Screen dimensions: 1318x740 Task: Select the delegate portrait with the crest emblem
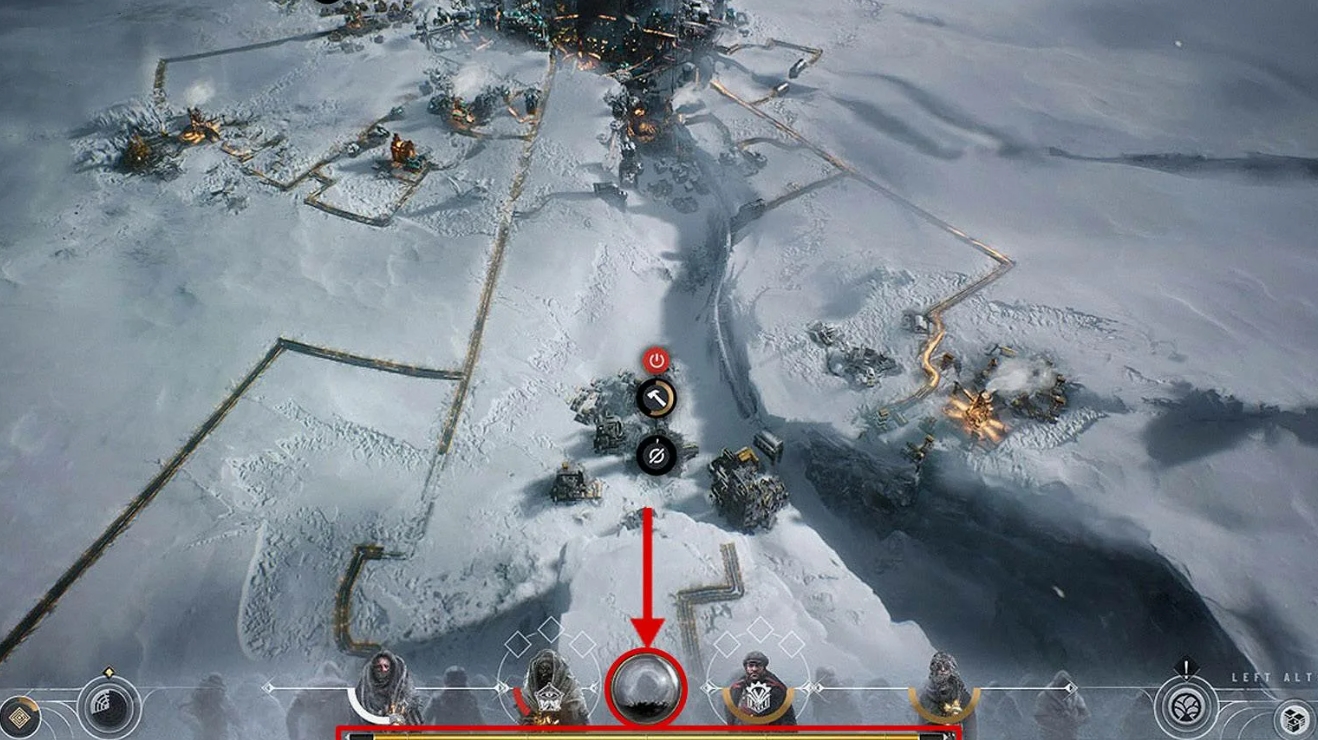tap(755, 686)
